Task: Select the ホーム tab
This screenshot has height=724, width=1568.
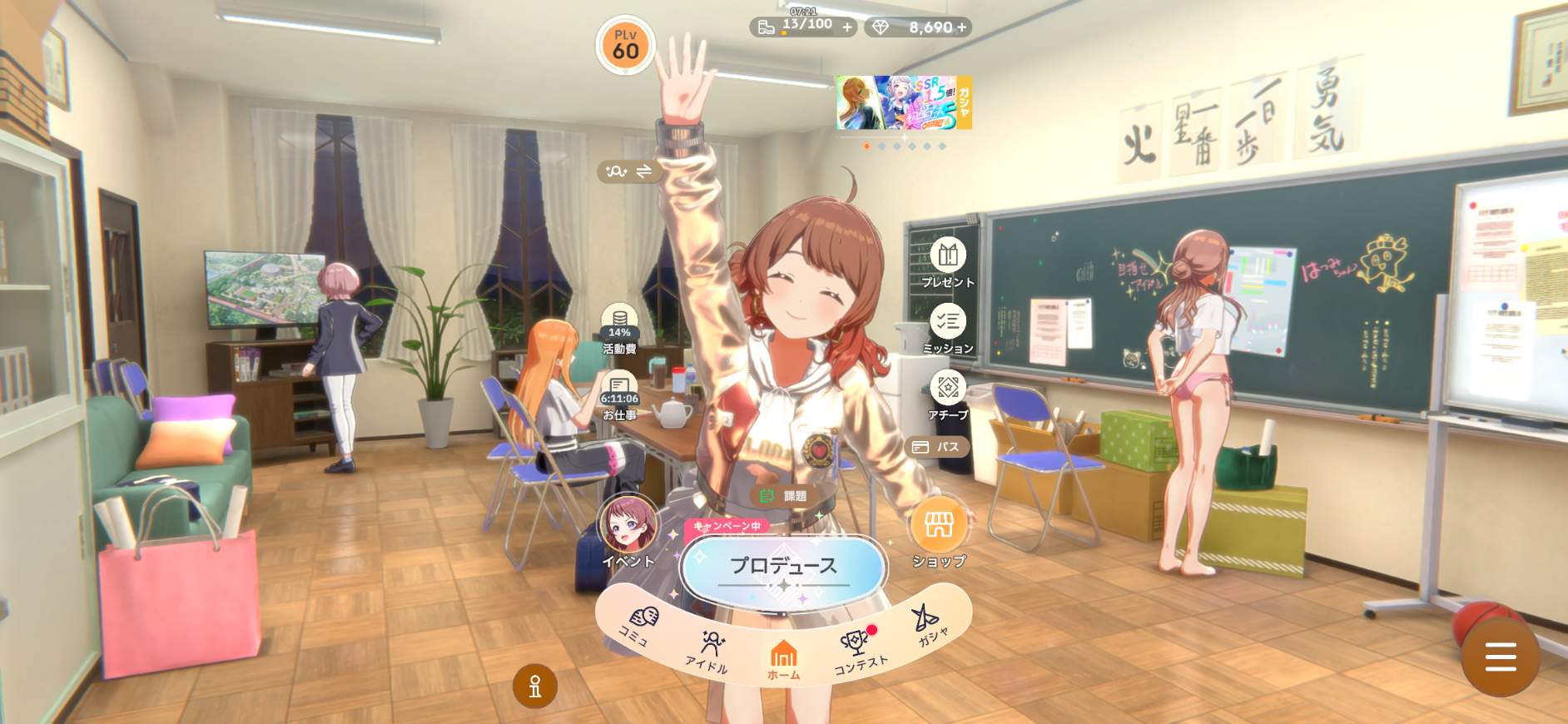Action: tap(783, 661)
